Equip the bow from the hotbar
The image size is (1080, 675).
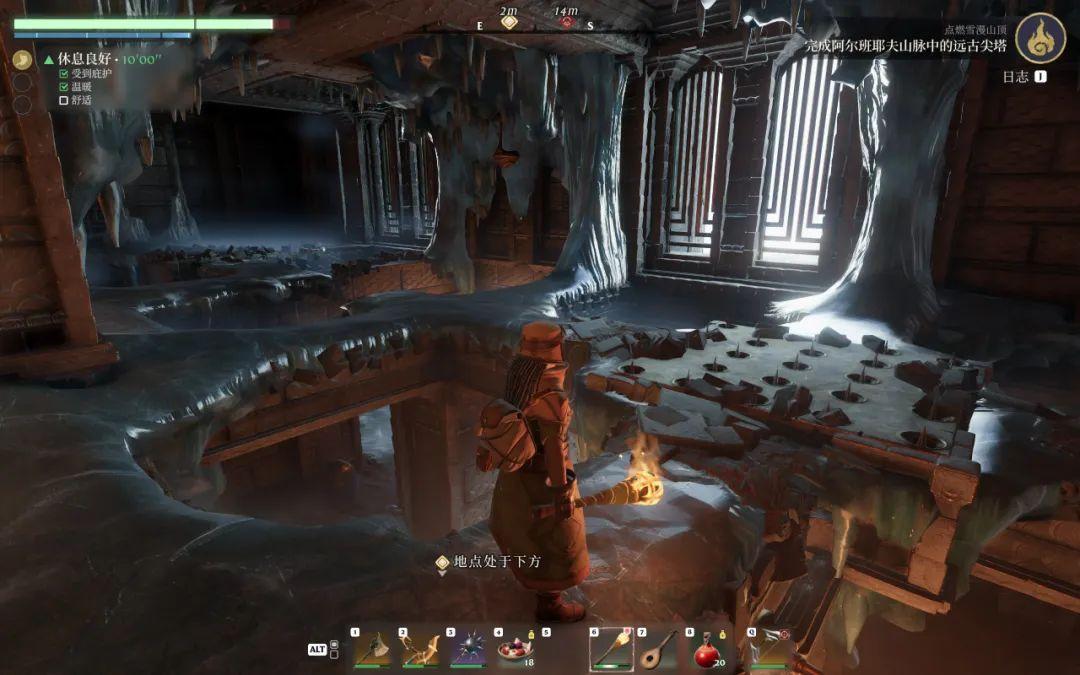pyautogui.click(x=419, y=650)
